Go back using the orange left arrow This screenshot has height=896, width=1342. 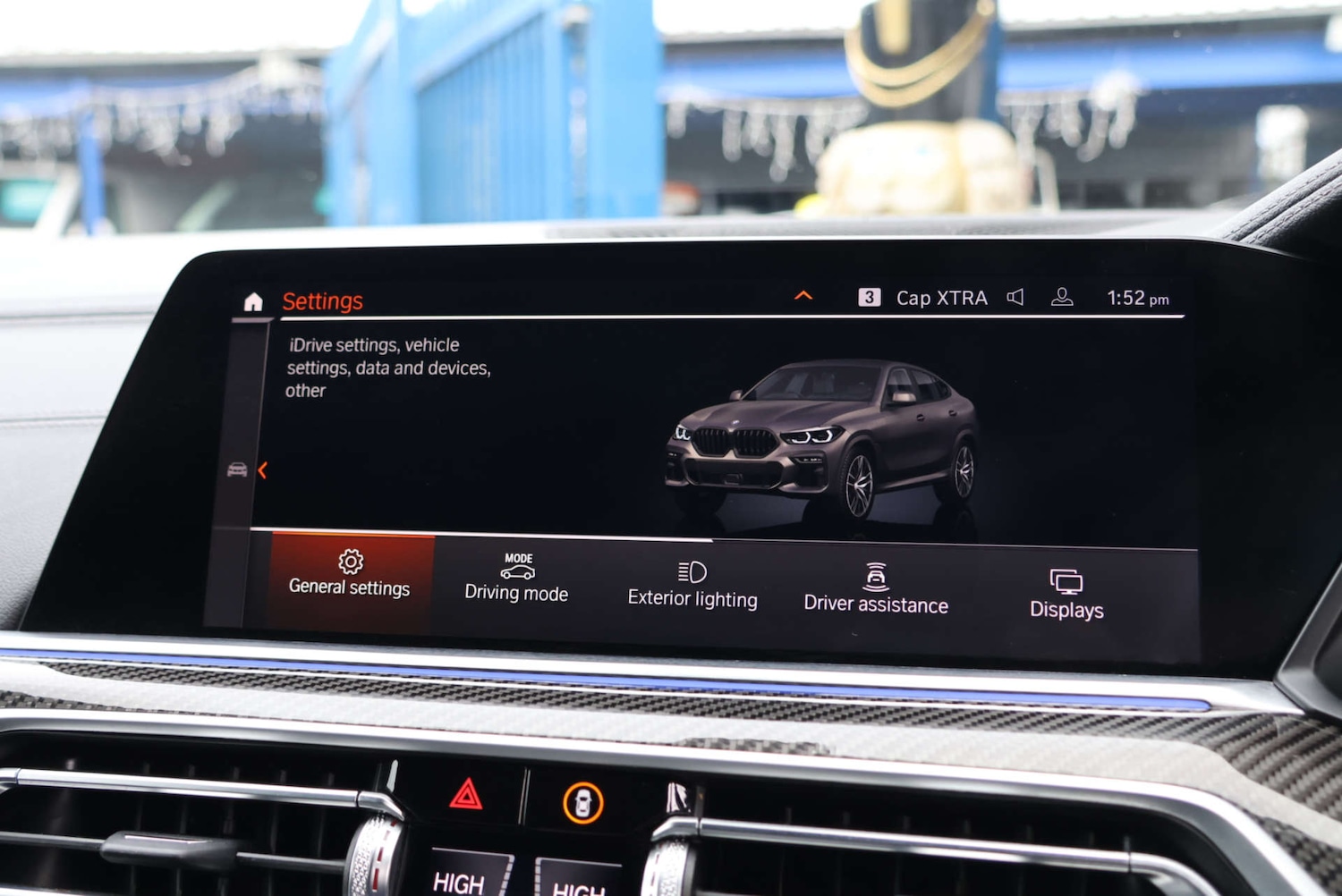tap(261, 470)
